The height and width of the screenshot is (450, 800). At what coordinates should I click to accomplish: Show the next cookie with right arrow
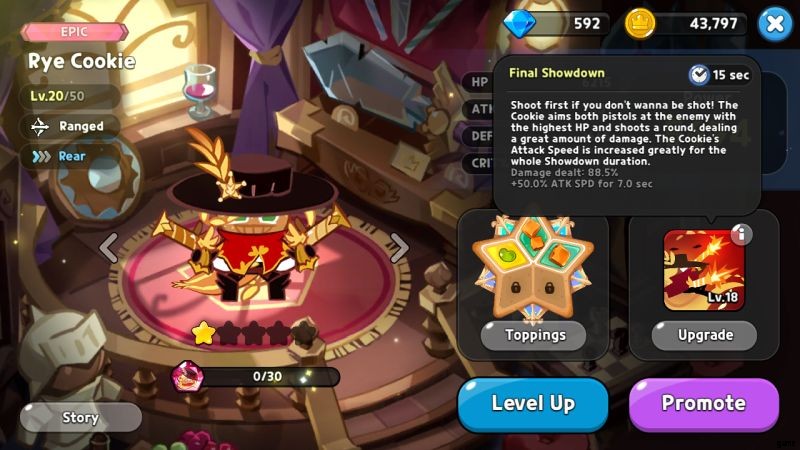(x=399, y=246)
